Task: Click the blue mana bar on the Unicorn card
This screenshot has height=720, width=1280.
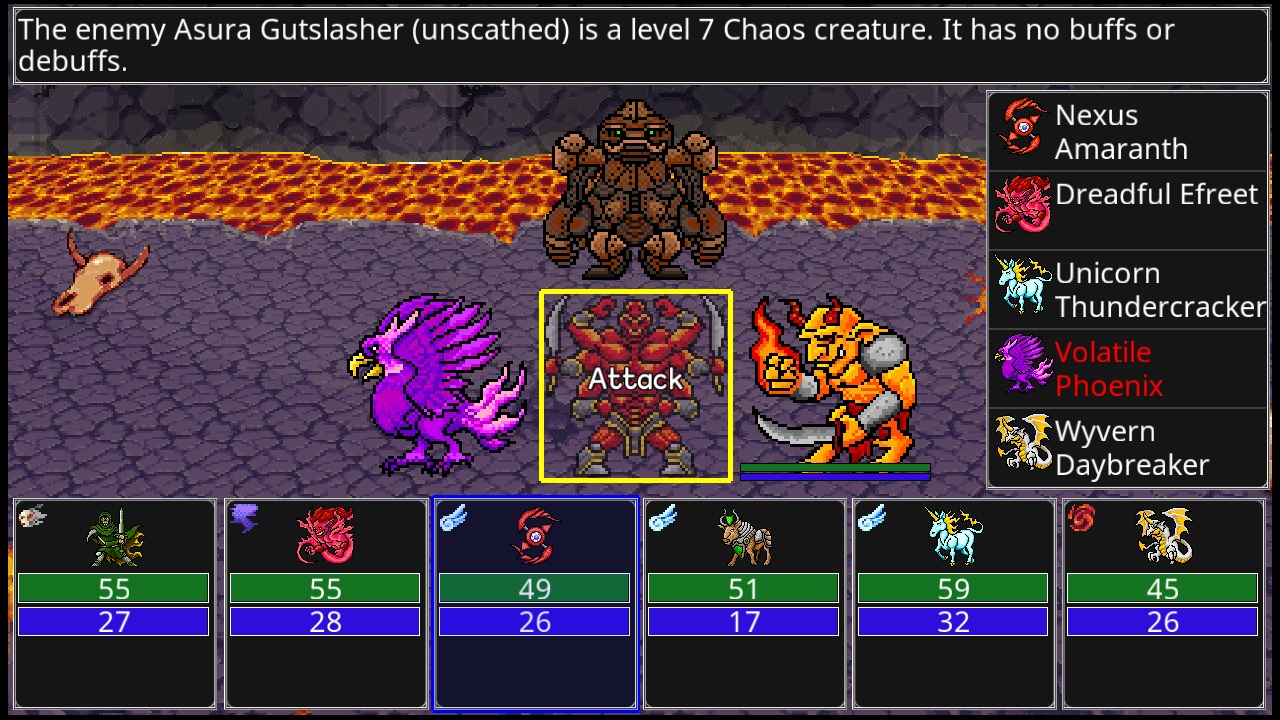Action: click(x=953, y=621)
